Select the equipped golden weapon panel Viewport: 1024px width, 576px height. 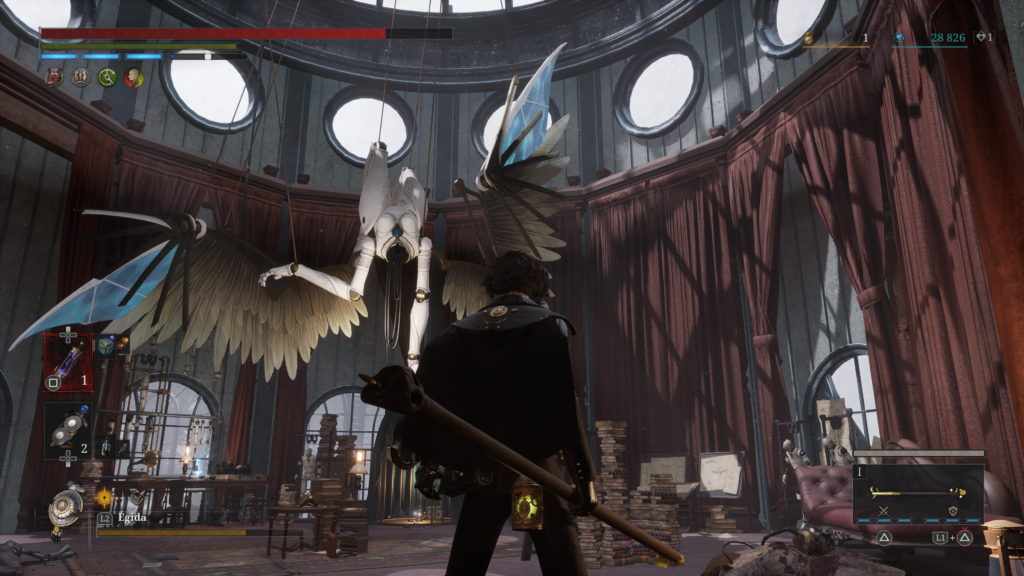click(918, 494)
